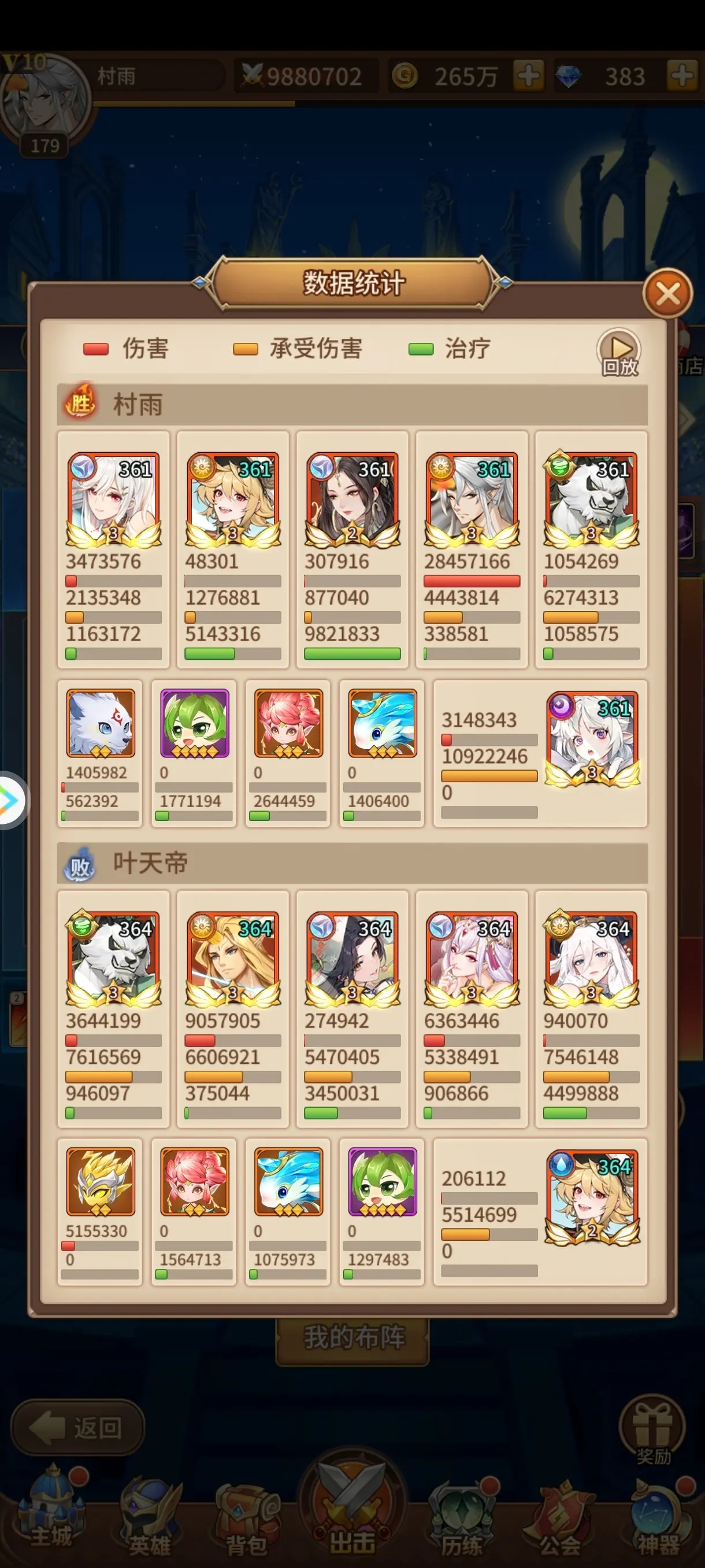Open the 公会 guild menu

click(x=559, y=1519)
